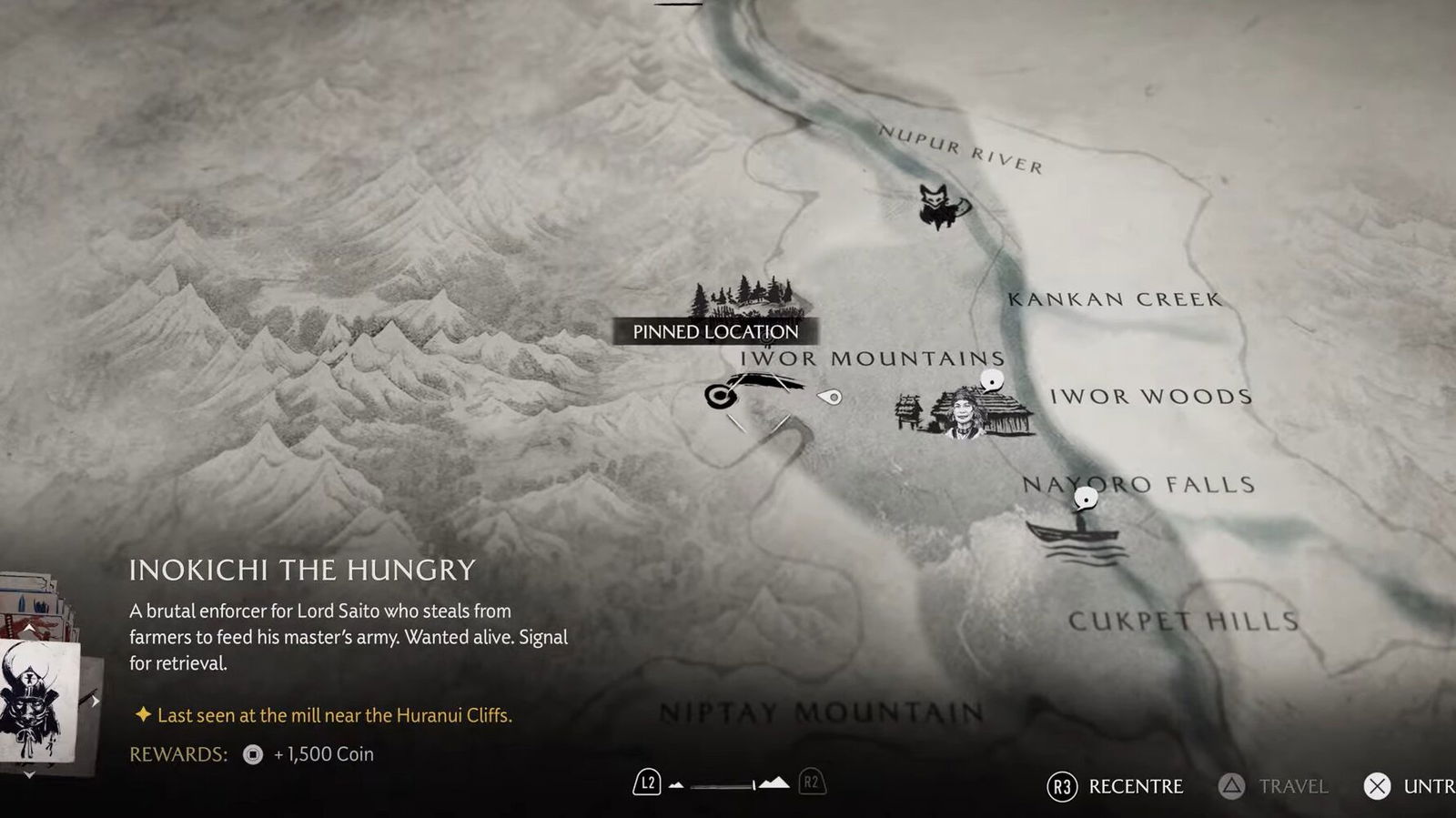Open the speech bubble above the boat
This screenshot has width=1456, height=818.
[1086, 498]
